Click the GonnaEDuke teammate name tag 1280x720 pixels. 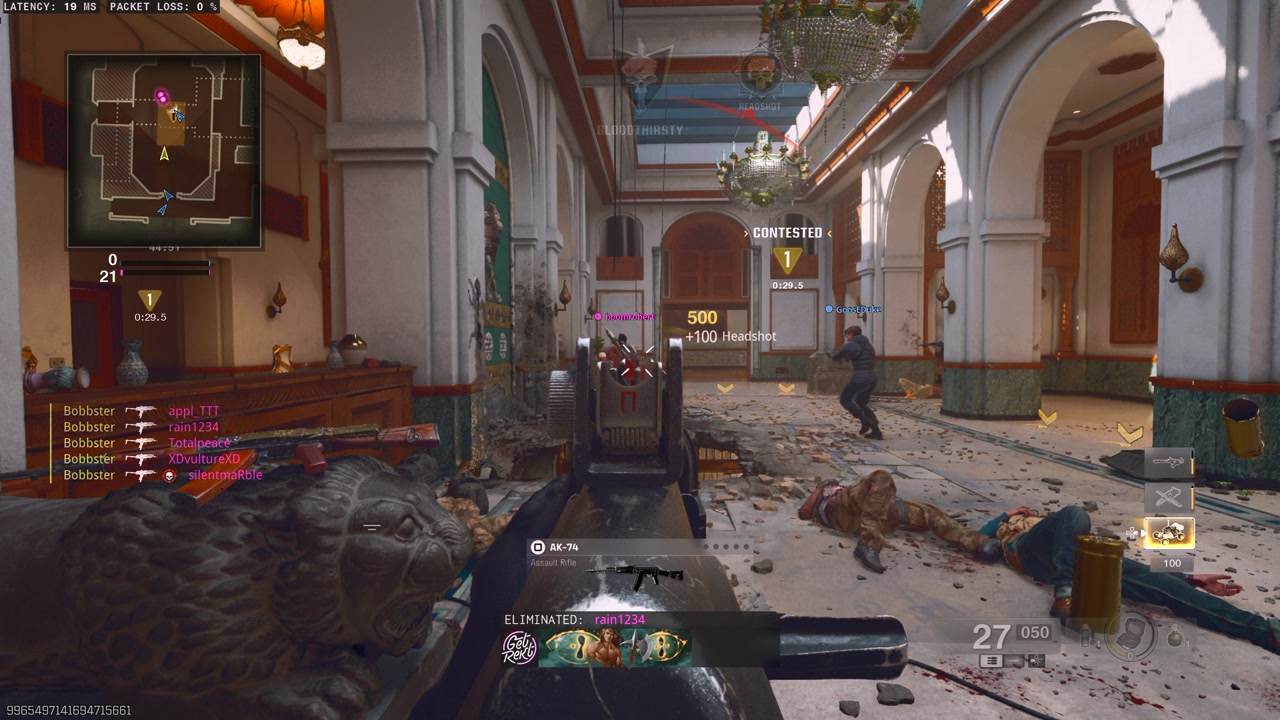[855, 310]
